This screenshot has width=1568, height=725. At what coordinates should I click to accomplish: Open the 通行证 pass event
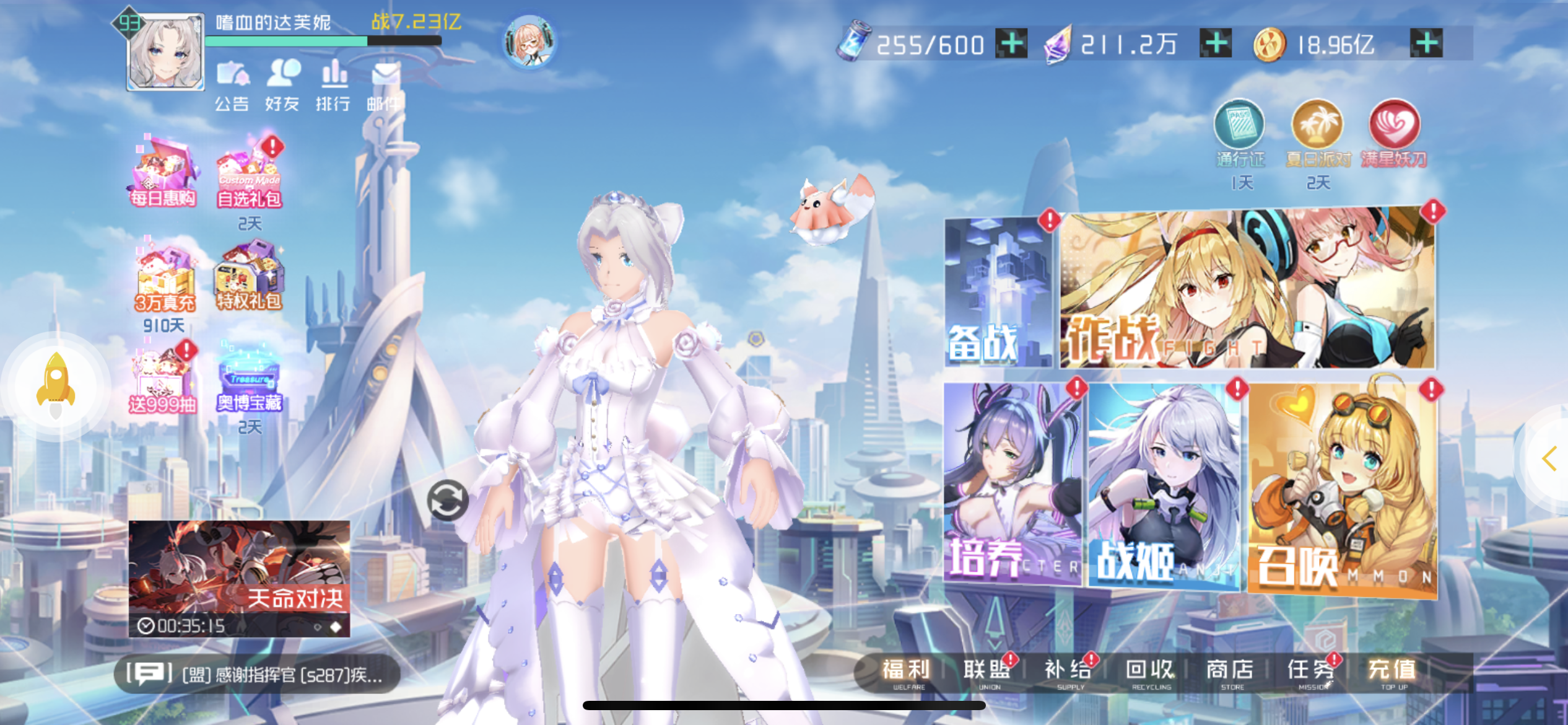pos(1239,134)
